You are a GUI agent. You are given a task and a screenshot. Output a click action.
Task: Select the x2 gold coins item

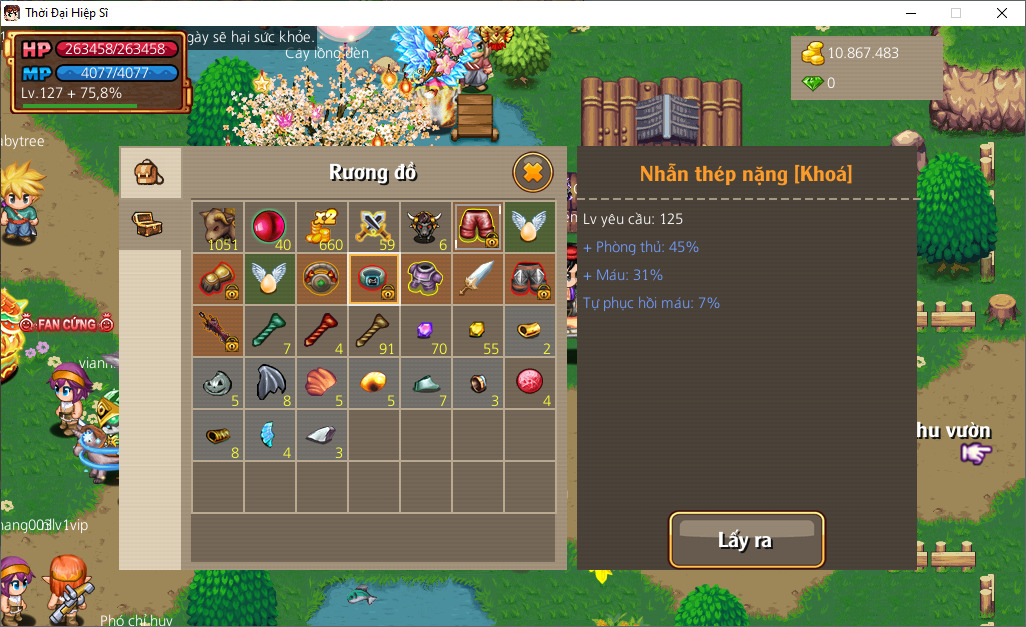[x=322, y=226]
